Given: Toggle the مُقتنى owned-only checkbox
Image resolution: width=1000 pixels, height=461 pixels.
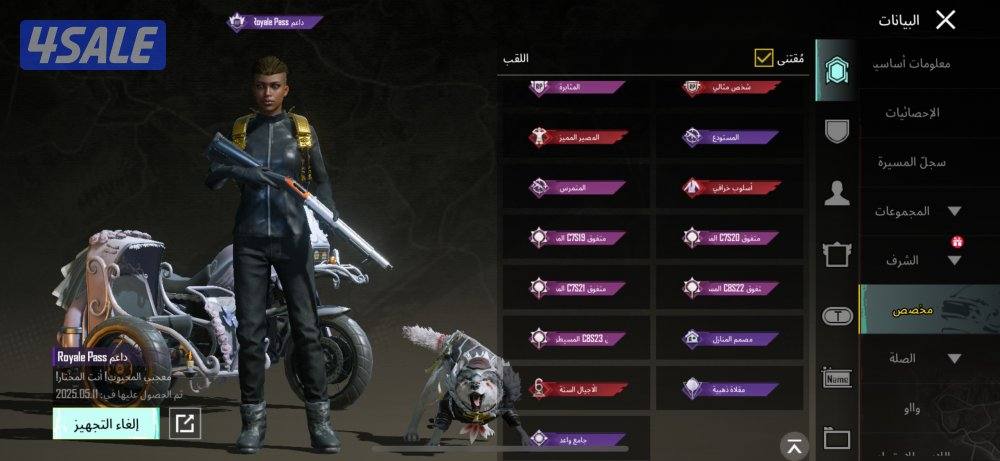Looking at the screenshot, I should tap(765, 59).
